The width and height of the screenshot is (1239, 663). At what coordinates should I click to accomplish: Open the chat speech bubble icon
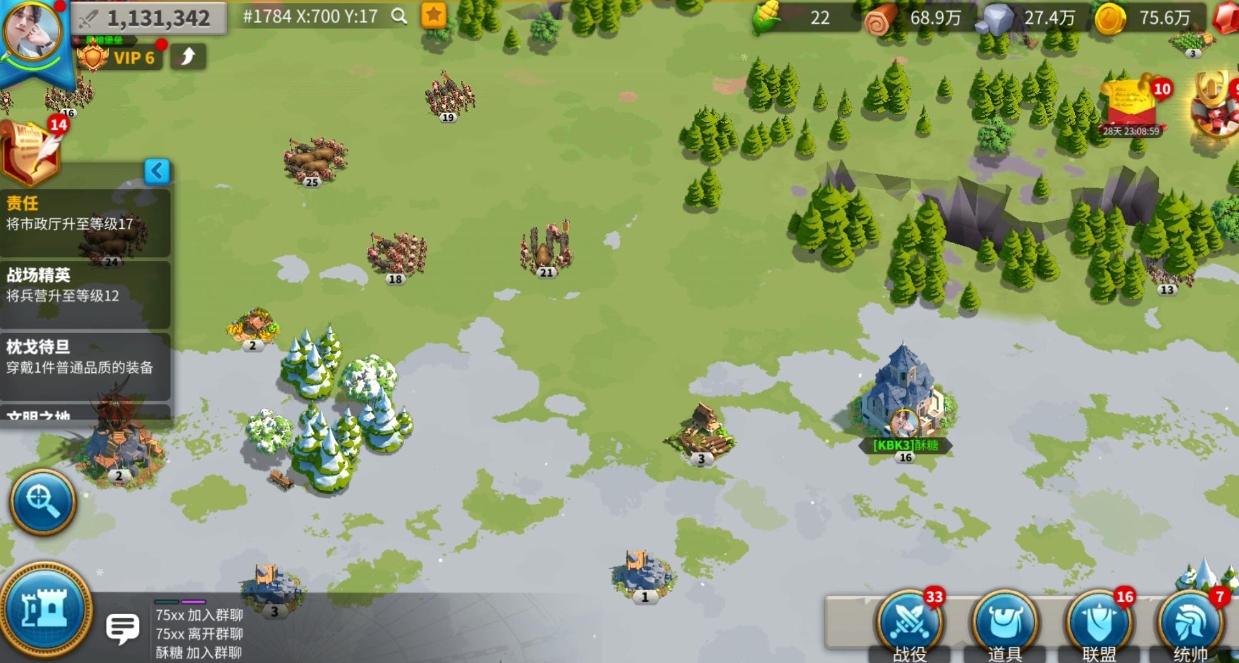(123, 628)
